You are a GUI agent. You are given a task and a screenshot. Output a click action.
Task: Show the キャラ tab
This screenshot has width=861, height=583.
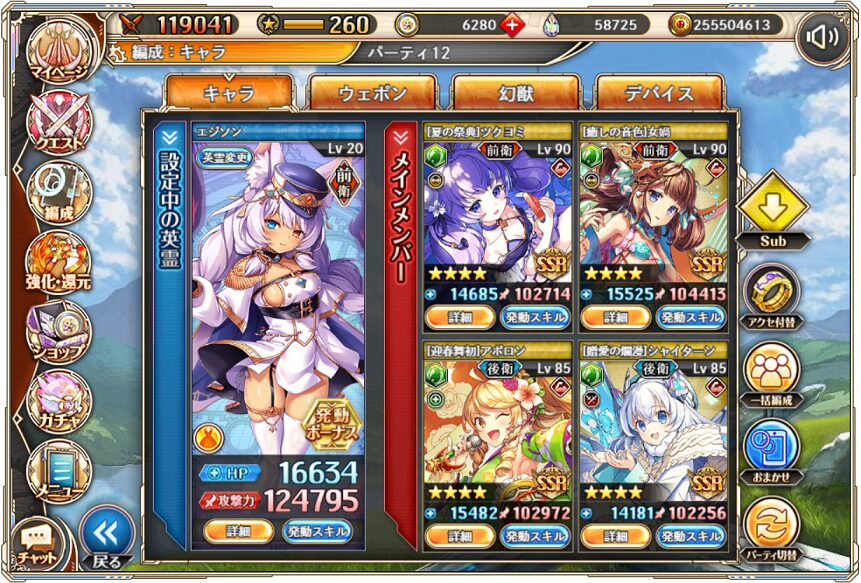click(x=229, y=94)
